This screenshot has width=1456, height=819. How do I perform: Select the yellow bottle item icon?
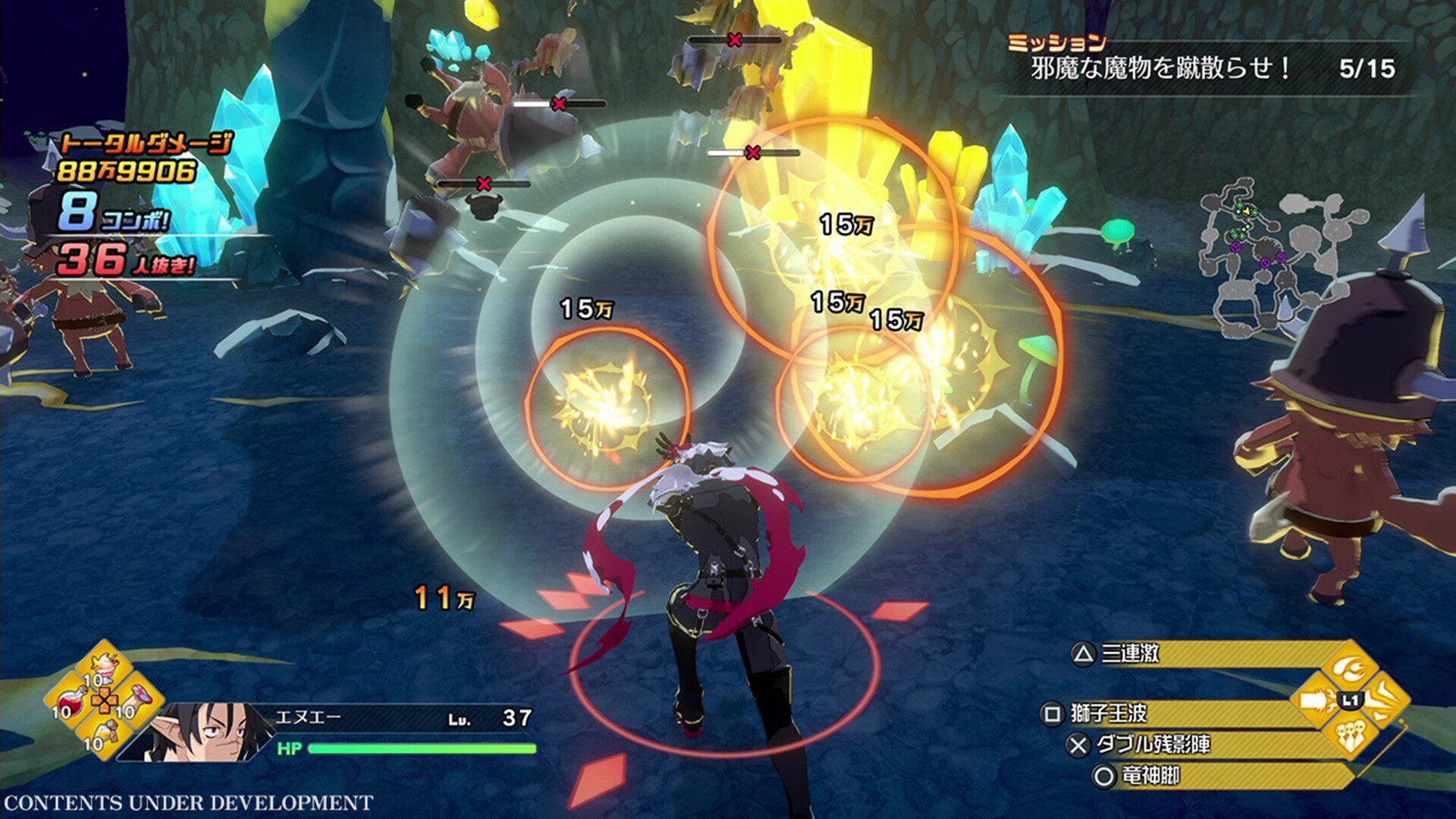click(x=107, y=732)
